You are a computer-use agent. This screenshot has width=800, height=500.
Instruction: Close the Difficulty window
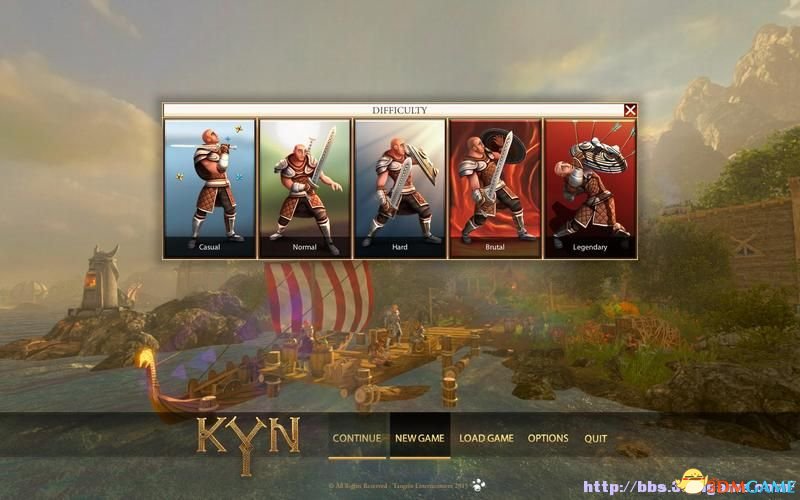(630, 110)
